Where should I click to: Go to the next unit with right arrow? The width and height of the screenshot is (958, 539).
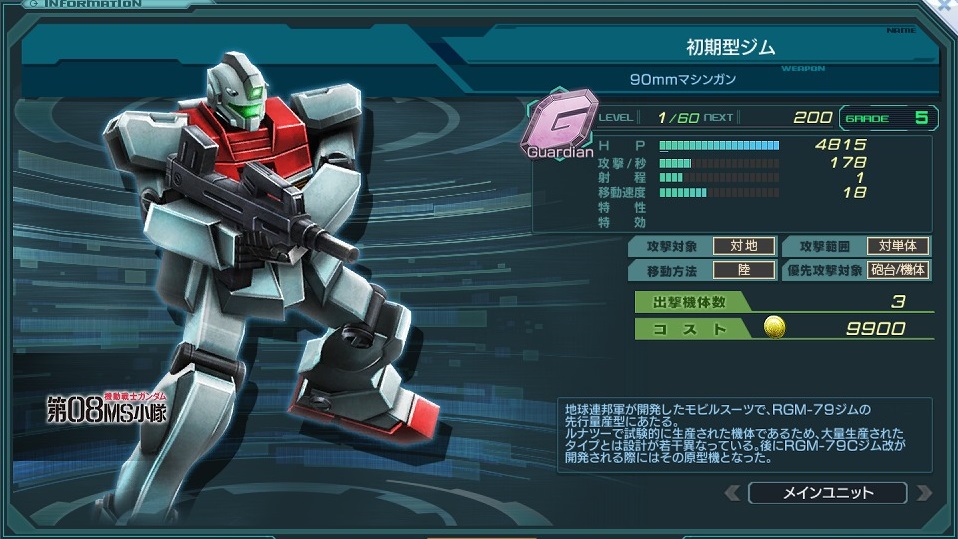(923, 493)
